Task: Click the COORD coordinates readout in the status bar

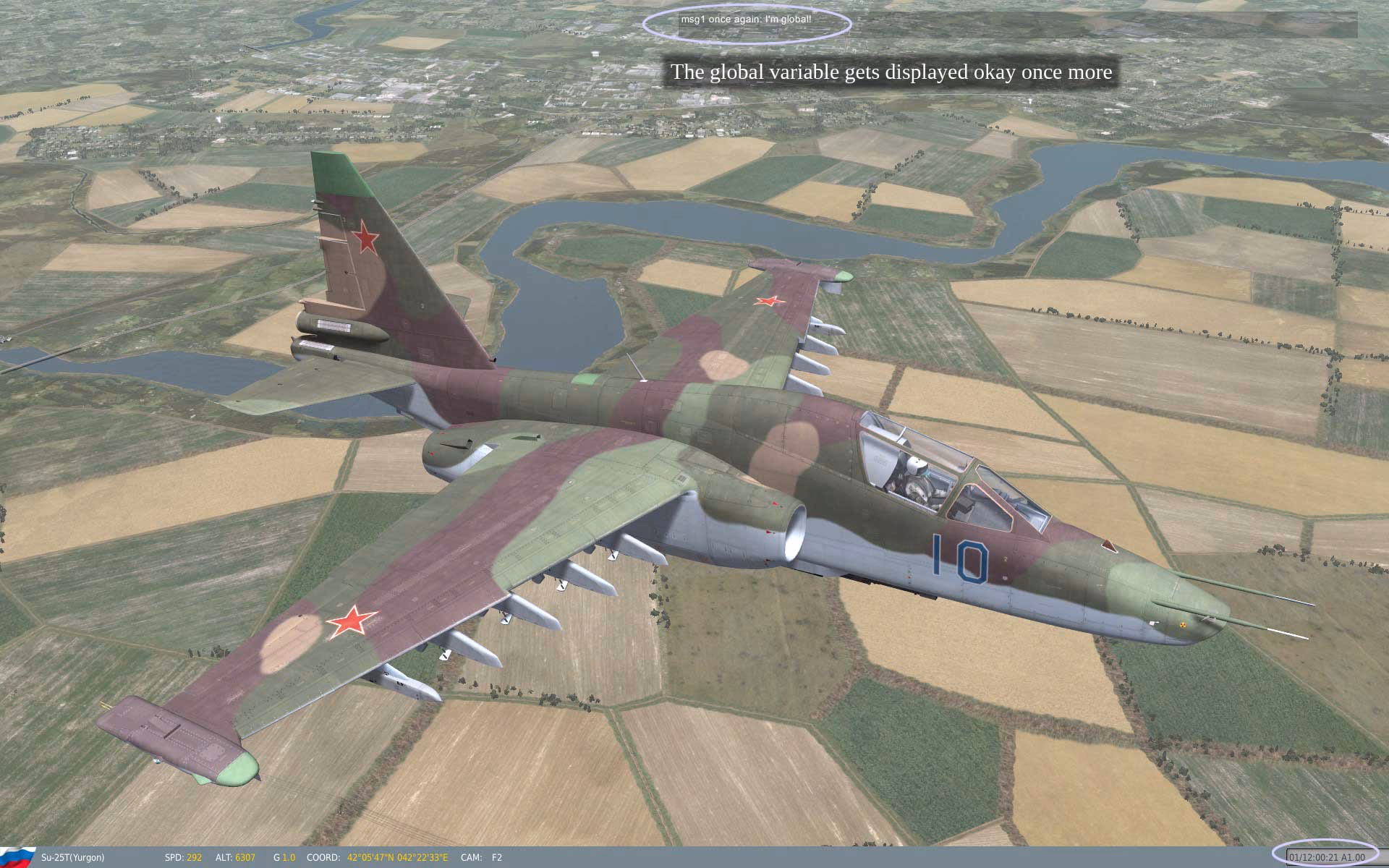Action: [x=376, y=856]
